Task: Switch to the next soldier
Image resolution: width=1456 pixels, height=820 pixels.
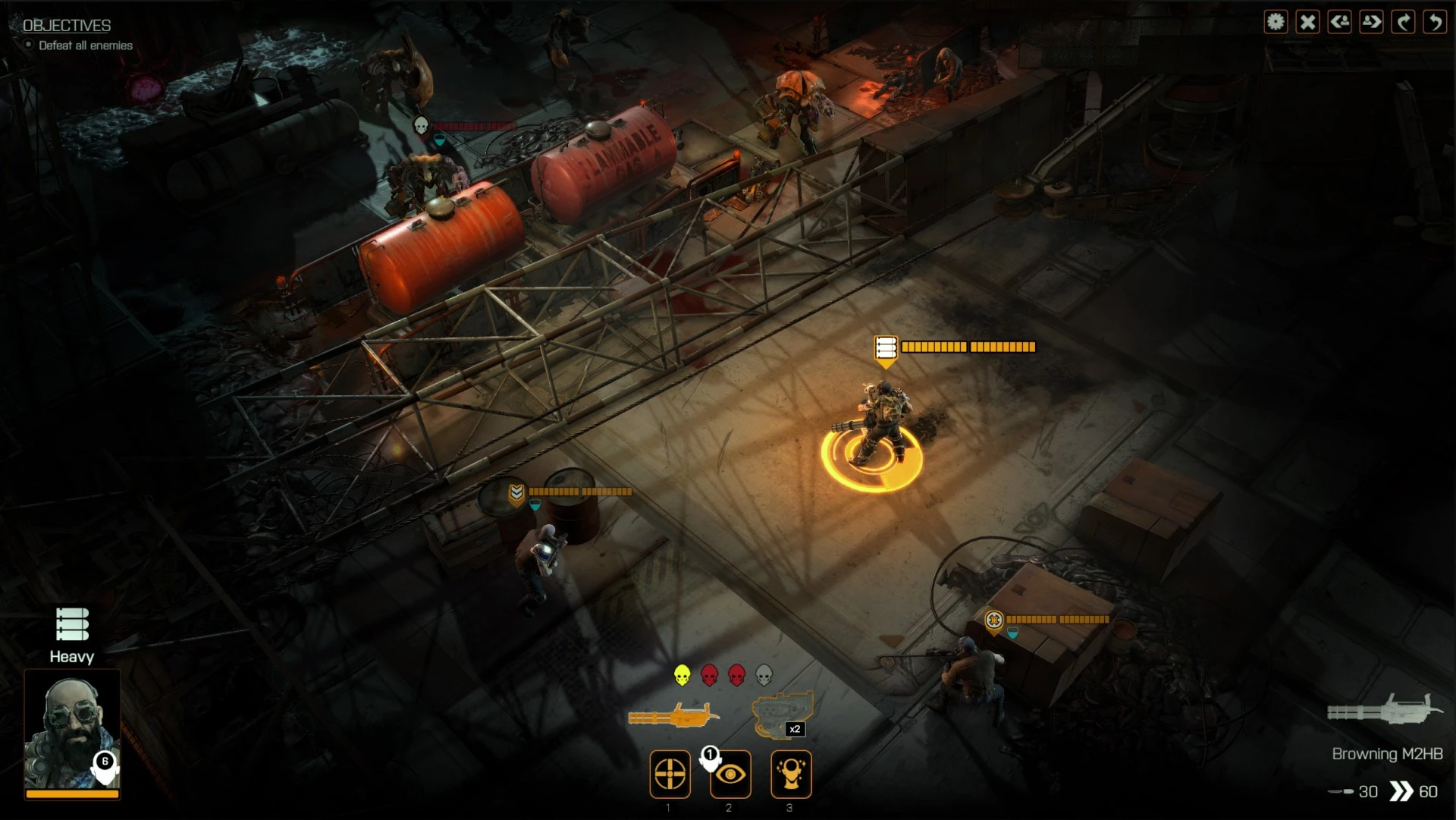Action: click(1371, 22)
